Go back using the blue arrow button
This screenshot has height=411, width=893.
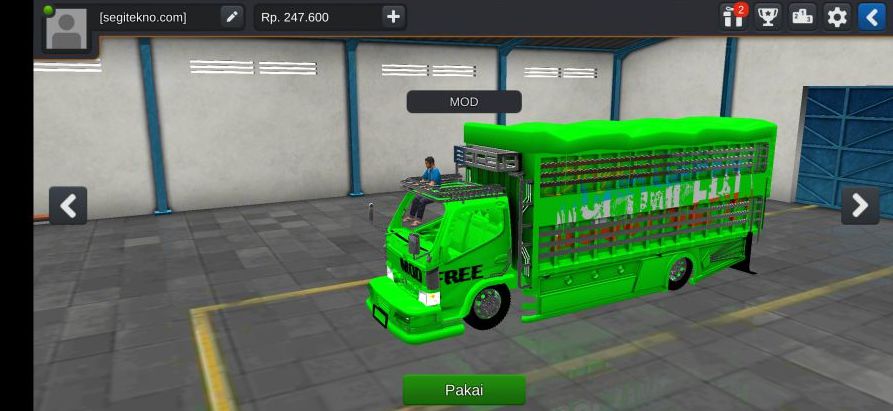pos(871,16)
